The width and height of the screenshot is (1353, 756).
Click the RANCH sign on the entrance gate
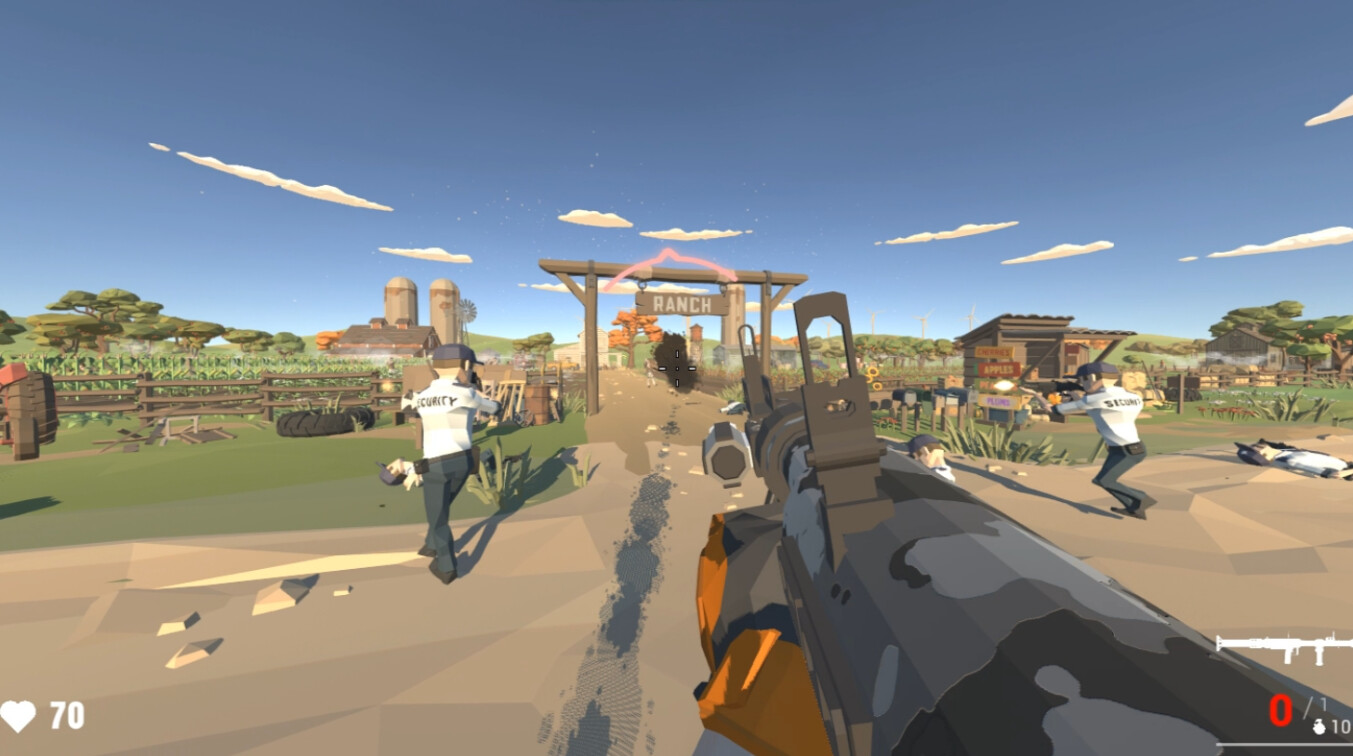click(x=680, y=306)
